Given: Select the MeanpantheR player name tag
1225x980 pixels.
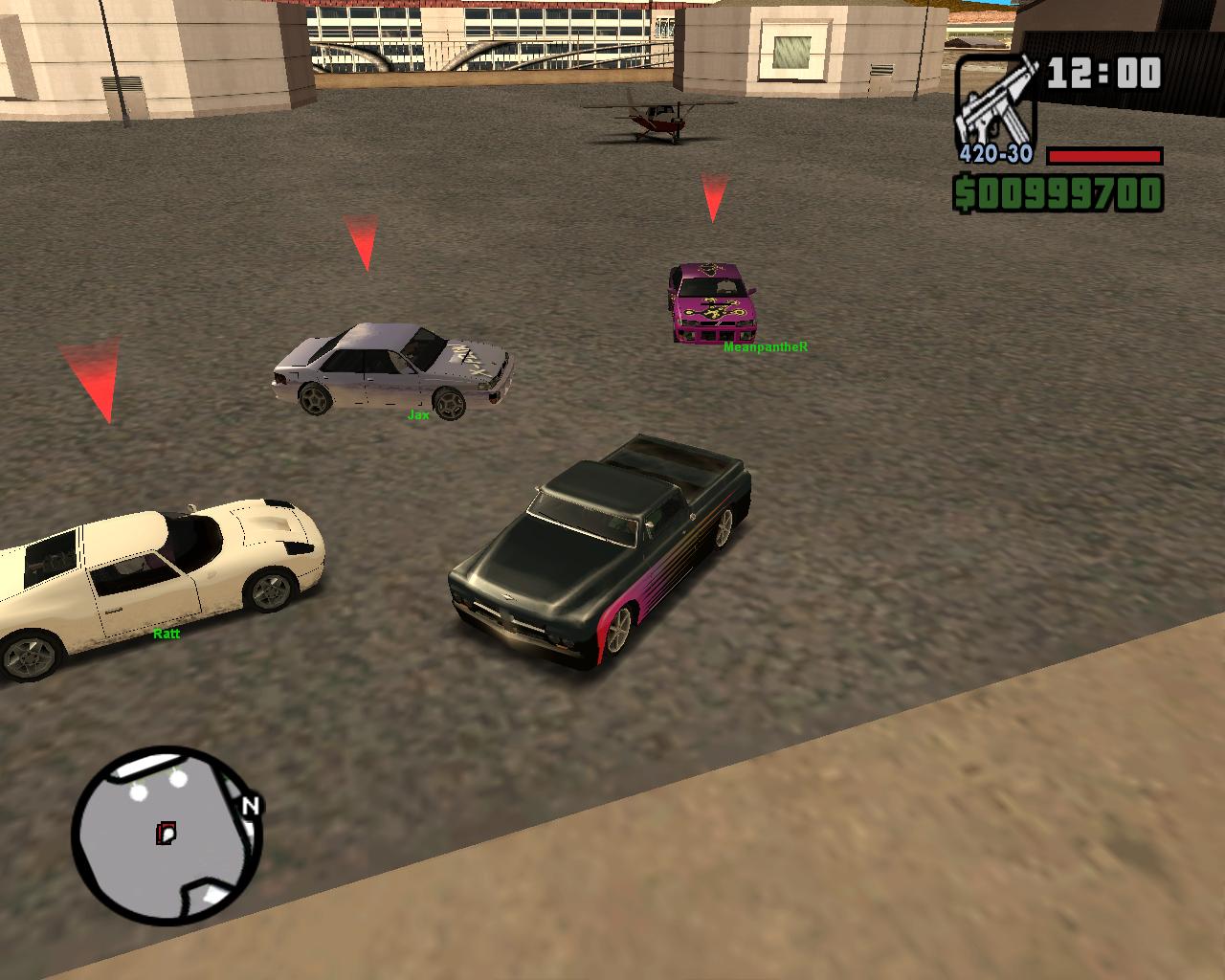Looking at the screenshot, I should point(766,346).
